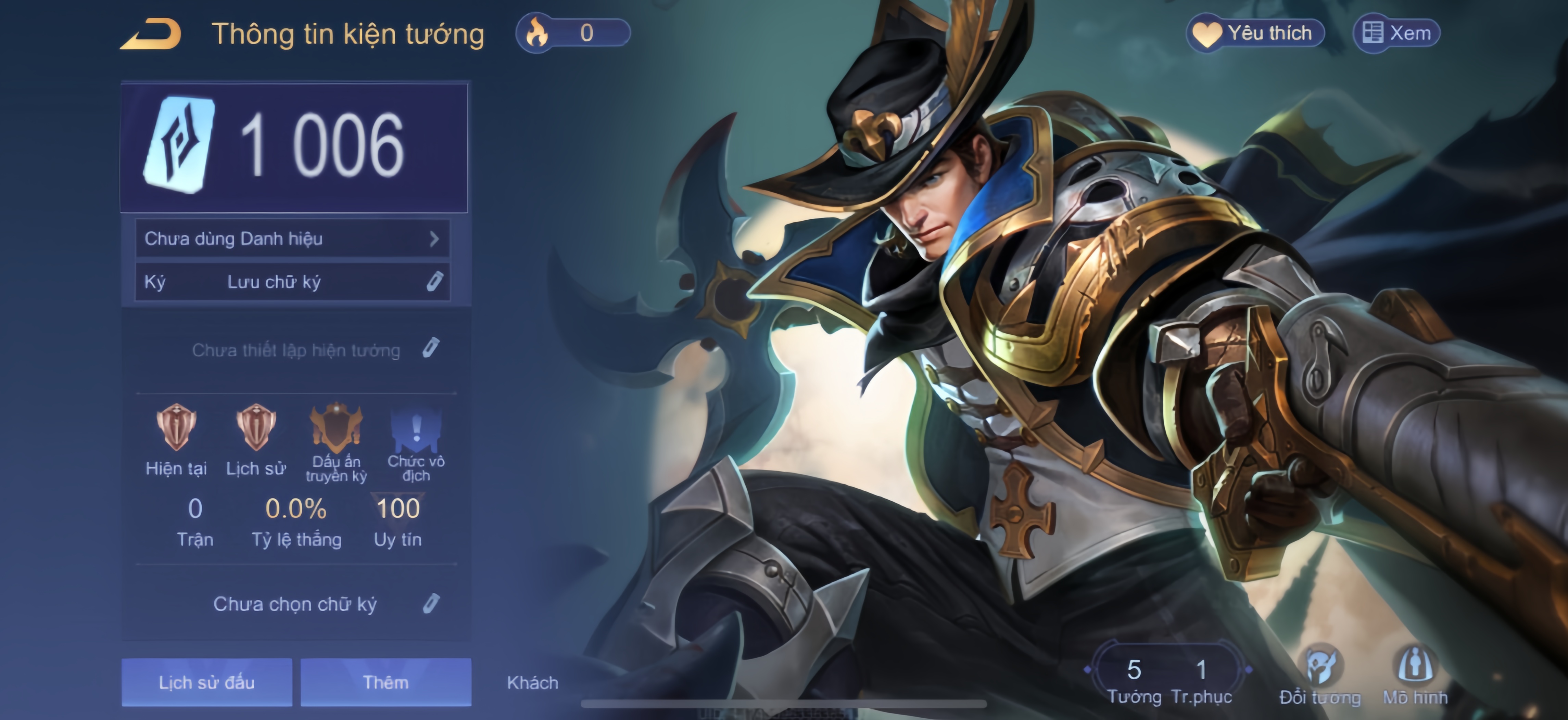Open Lịch sử đấu match history
1568x720 pixels.
206,682
